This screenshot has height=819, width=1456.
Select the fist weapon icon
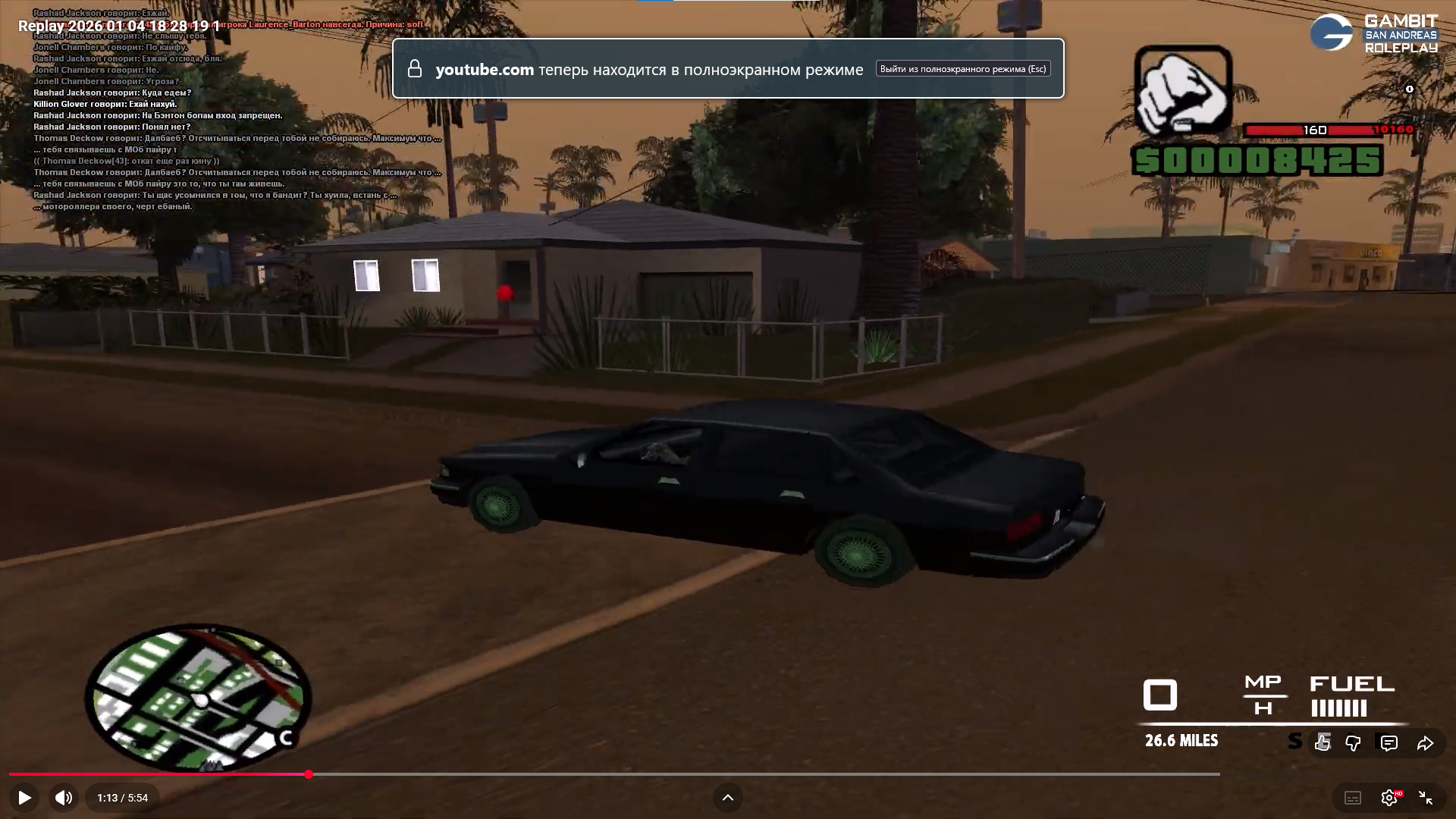coord(1182,91)
